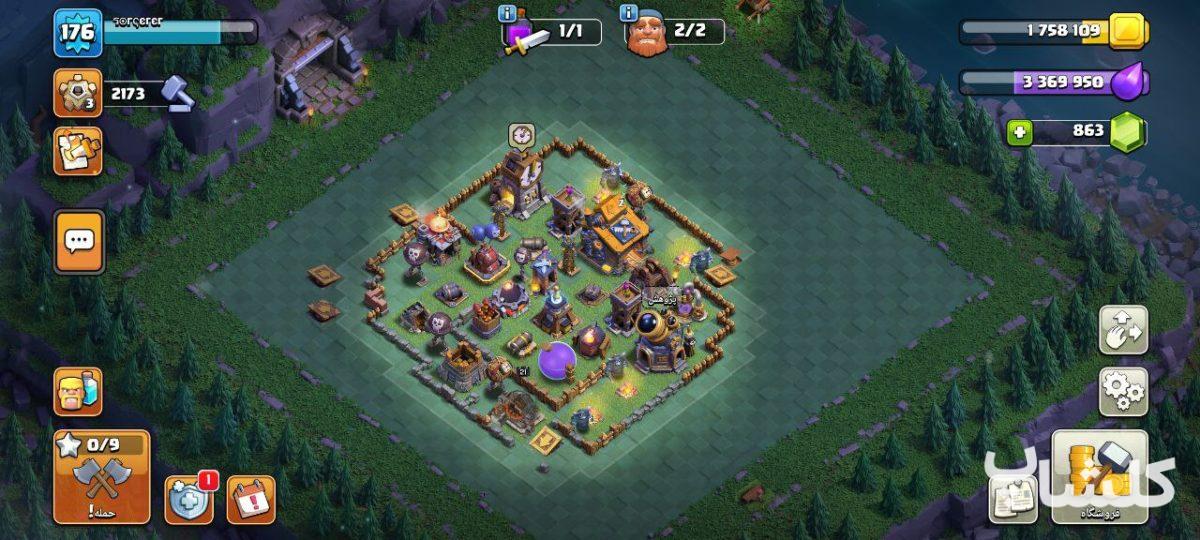Tap the green gem icon

tap(1128, 132)
